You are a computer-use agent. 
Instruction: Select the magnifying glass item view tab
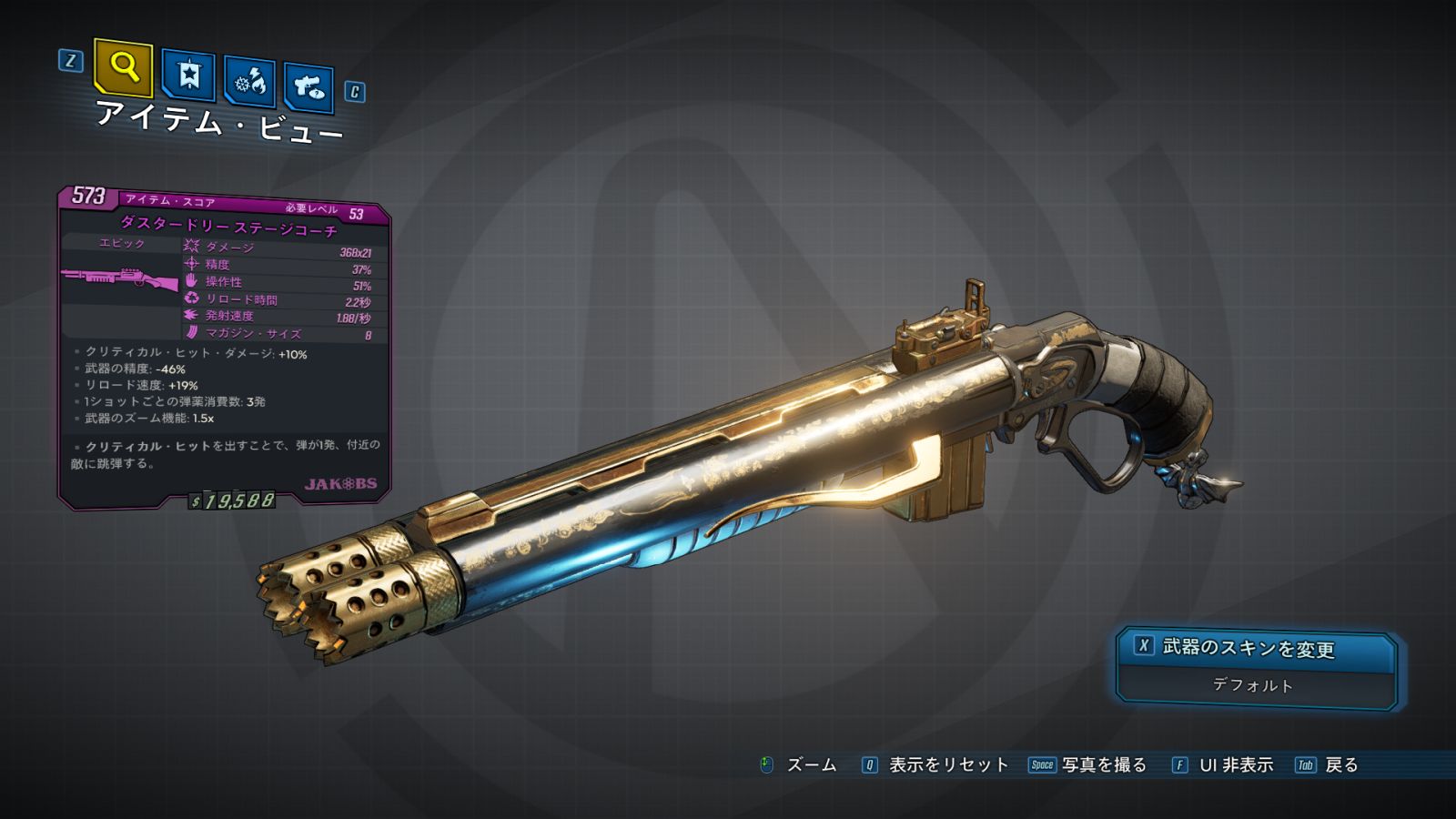123,67
